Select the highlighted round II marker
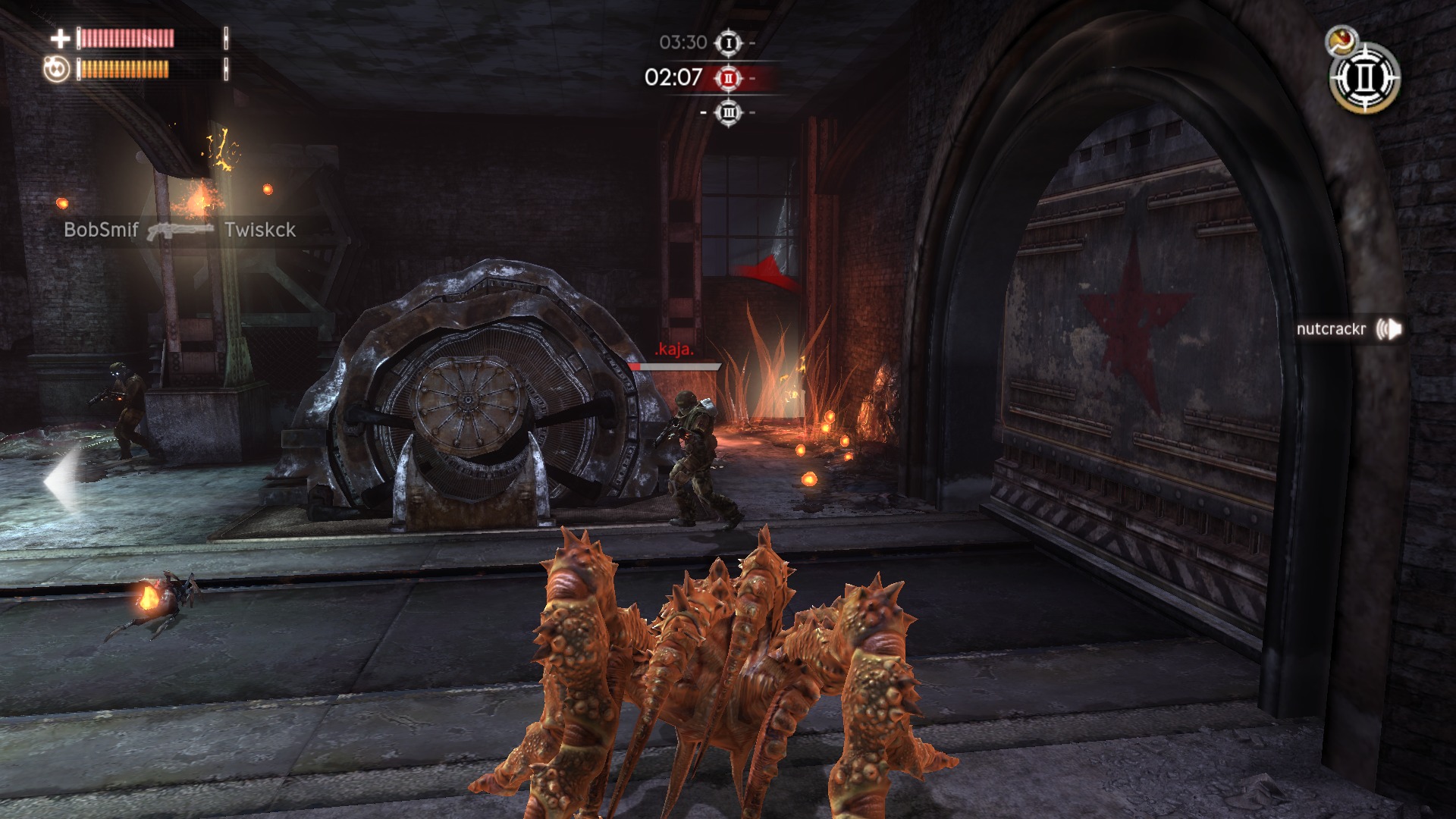 729,78
